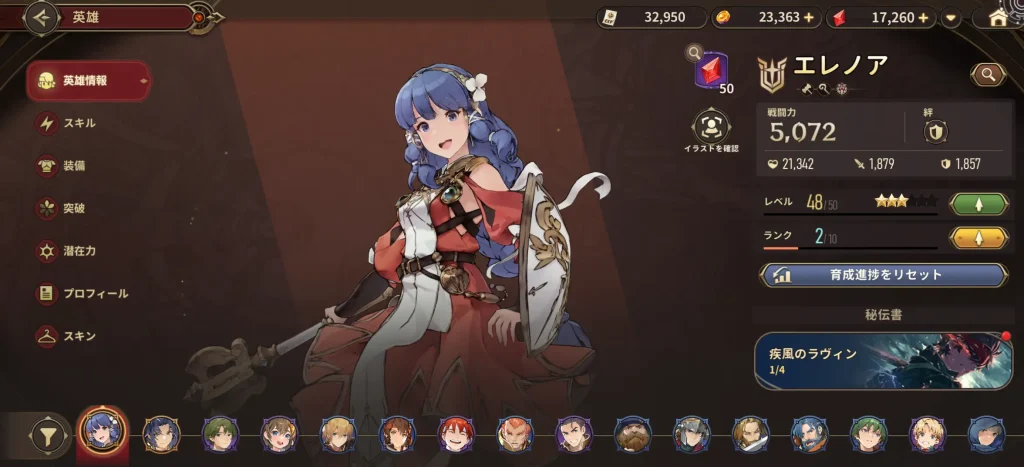Level up hero with green button
1024x467 pixels.
click(x=977, y=204)
